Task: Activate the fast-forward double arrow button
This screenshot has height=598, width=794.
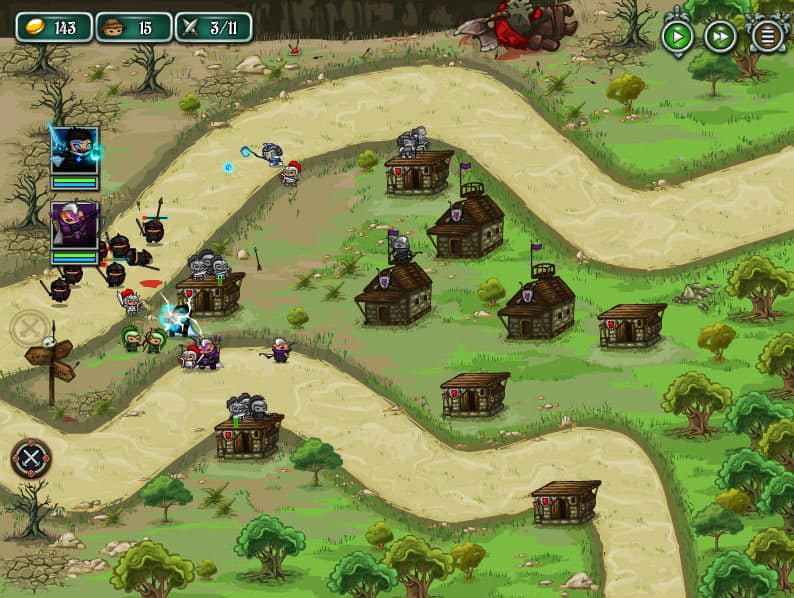Action: (720, 37)
